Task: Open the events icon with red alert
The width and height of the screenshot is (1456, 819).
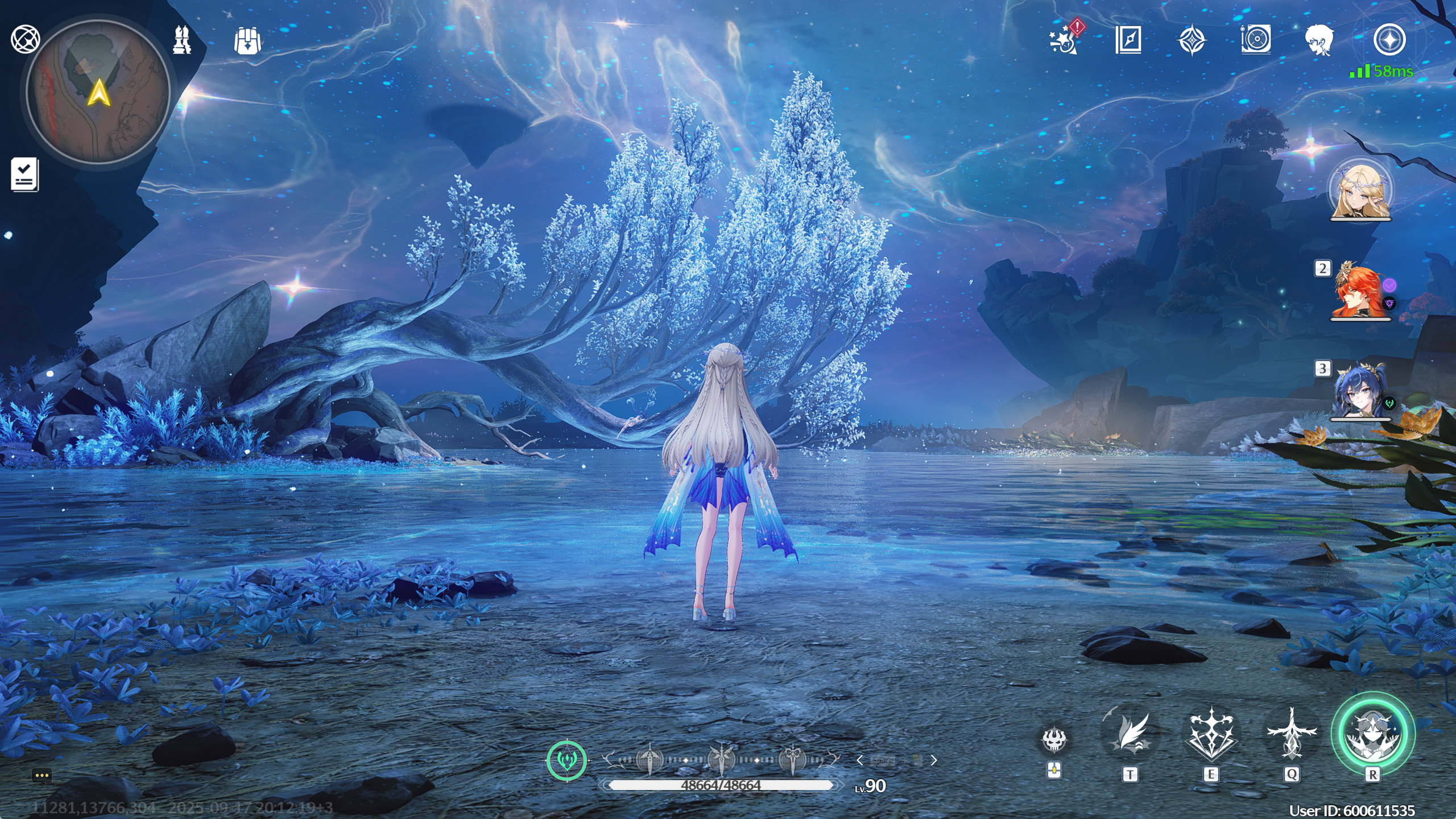Action: point(1064,40)
